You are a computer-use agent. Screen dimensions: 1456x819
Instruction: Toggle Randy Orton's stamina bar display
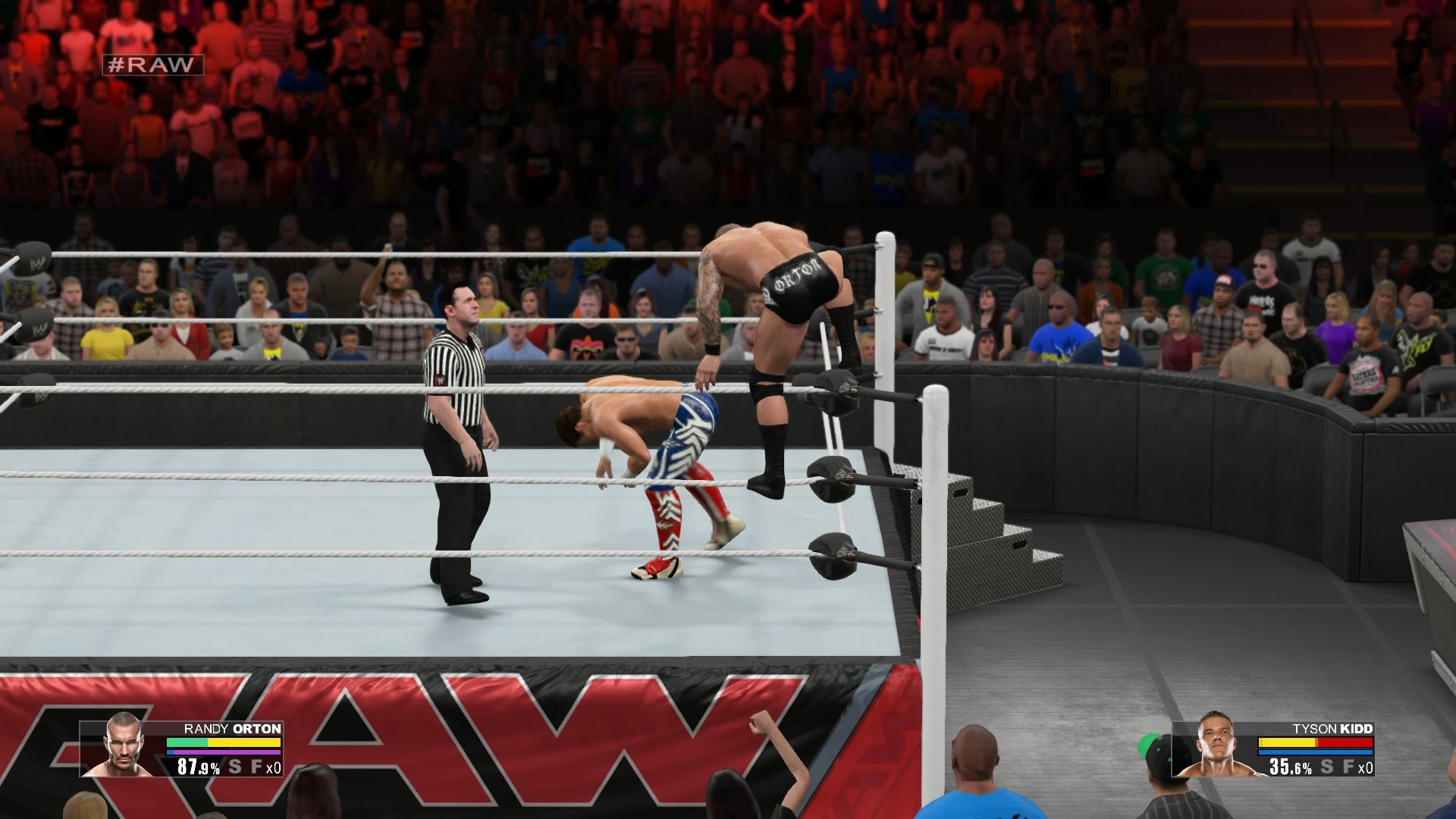(223, 752)
